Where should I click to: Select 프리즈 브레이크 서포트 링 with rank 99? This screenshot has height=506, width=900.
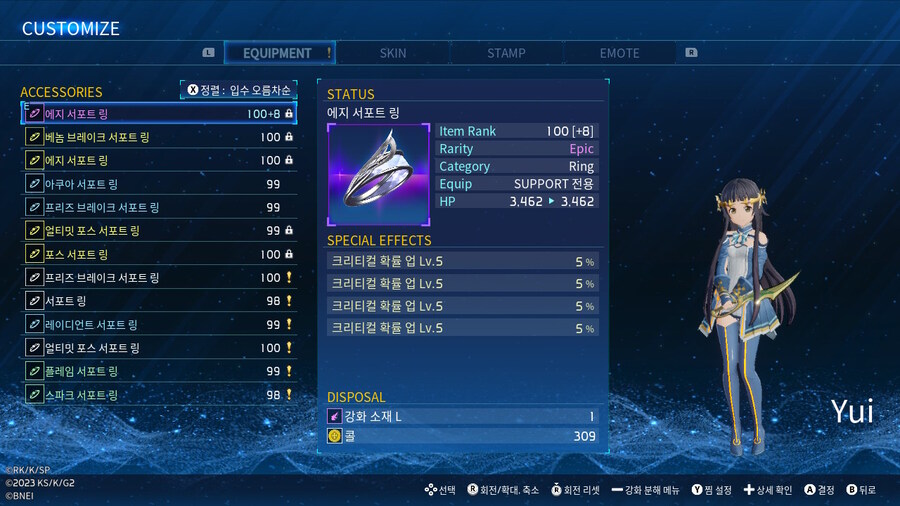159,207
